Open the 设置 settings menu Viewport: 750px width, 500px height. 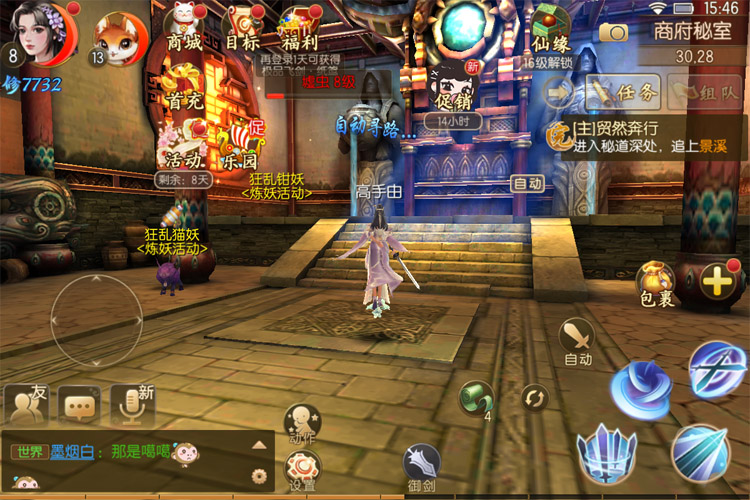302,468
